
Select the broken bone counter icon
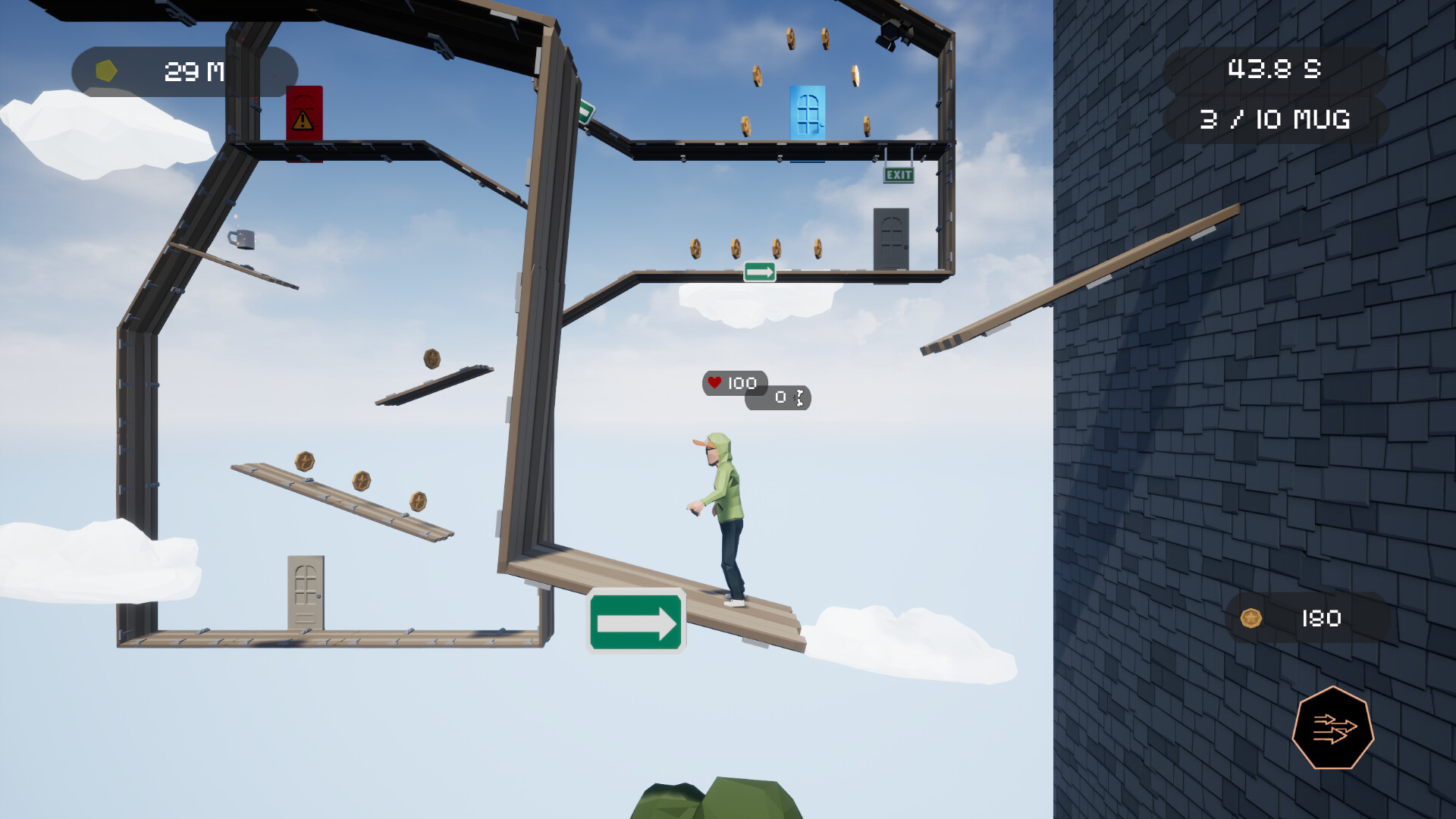[798, 397]
